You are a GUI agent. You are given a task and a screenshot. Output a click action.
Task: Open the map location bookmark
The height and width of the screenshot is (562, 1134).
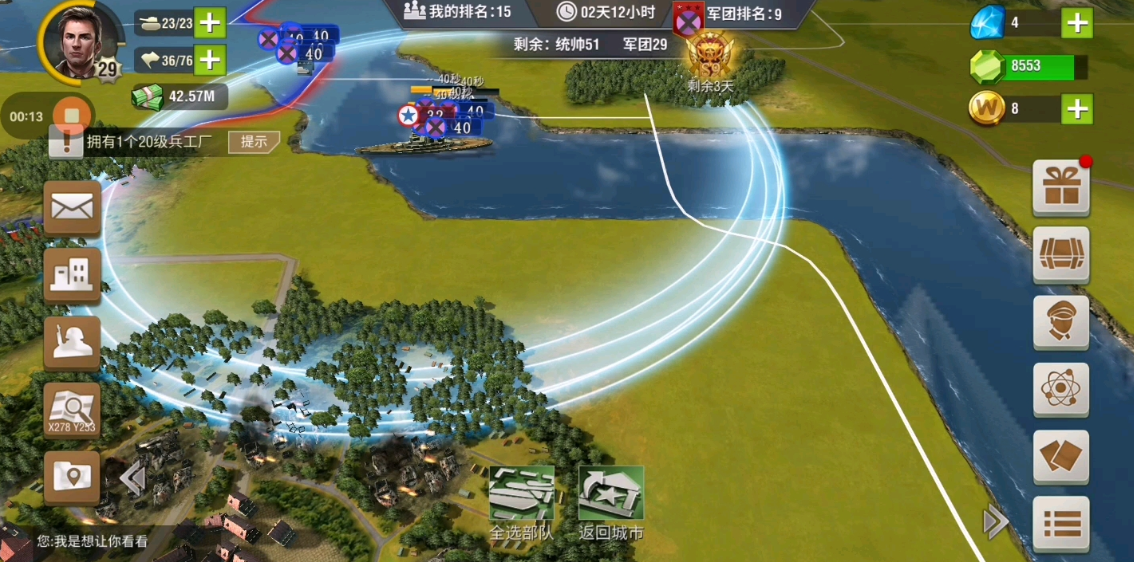pos(72,476)
